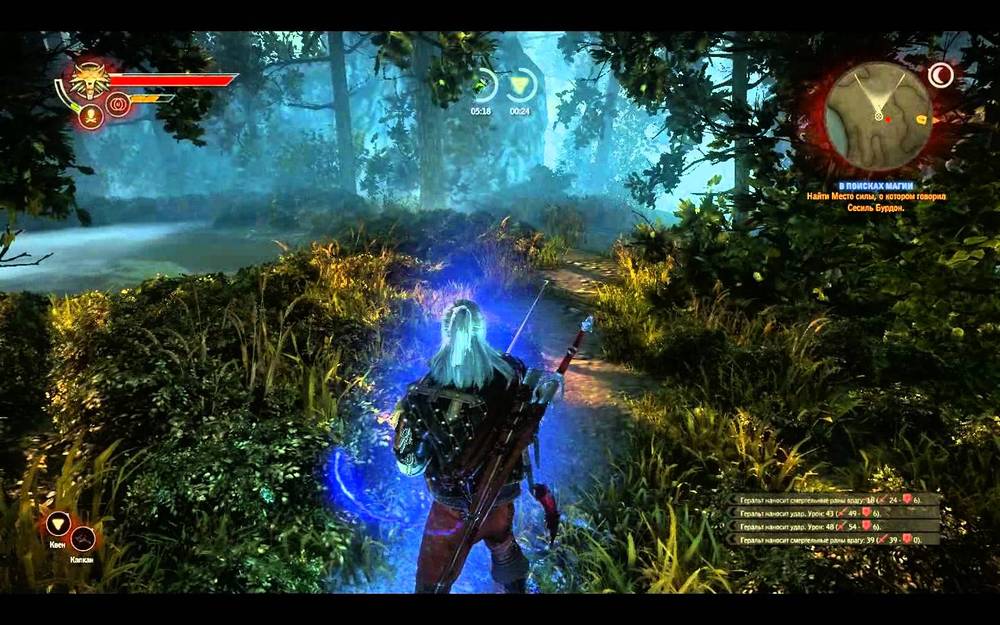1000x625 pixels.
Task: Click the green potion buff icon timed 05:18
Action: pyautogui.click(x=484, y=85)
